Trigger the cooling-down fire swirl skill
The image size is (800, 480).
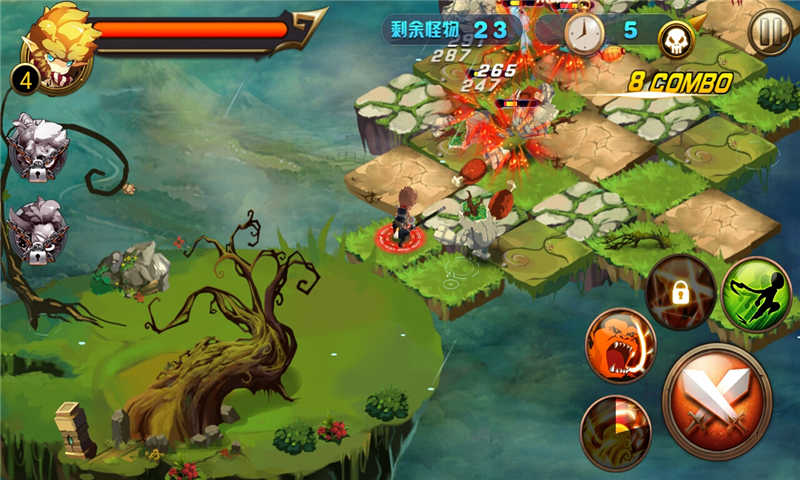point(615,432)
